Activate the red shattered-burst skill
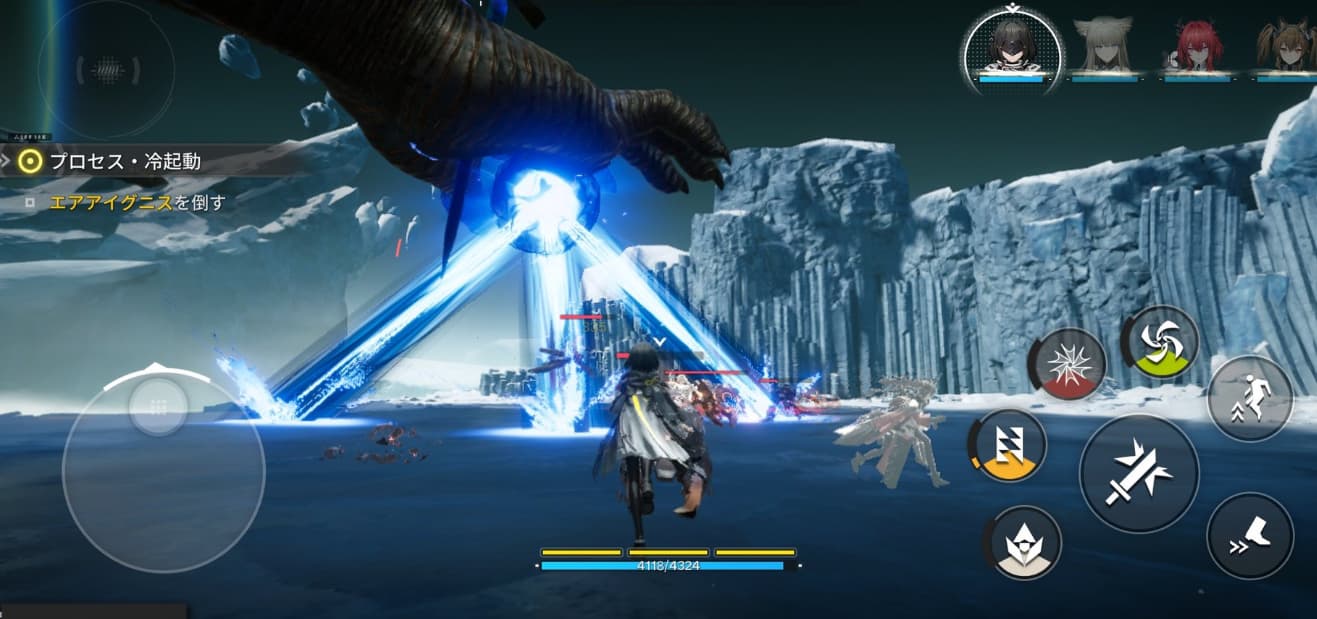1317x619 pixels. (1069, 365)
